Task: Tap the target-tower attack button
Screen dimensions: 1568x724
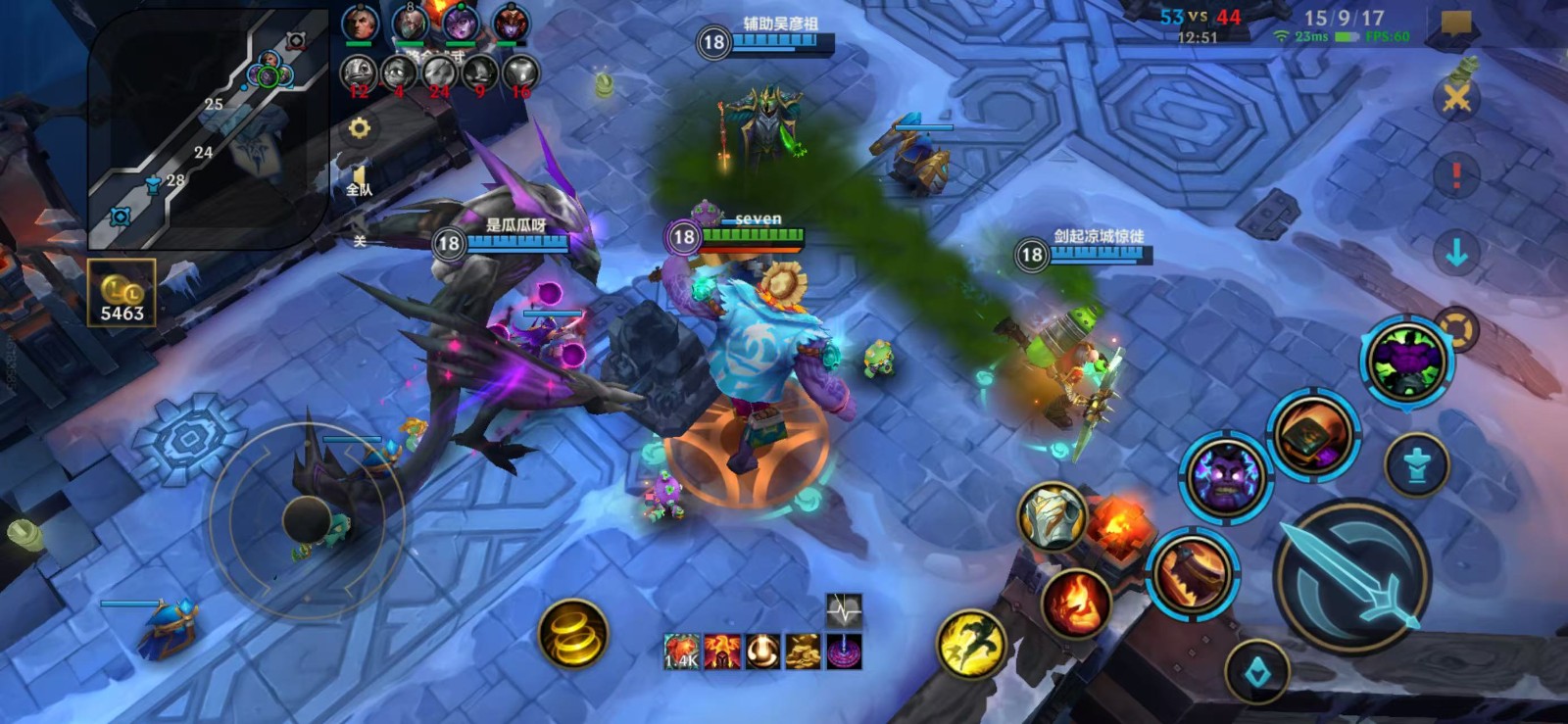Action: point(1416,464)
